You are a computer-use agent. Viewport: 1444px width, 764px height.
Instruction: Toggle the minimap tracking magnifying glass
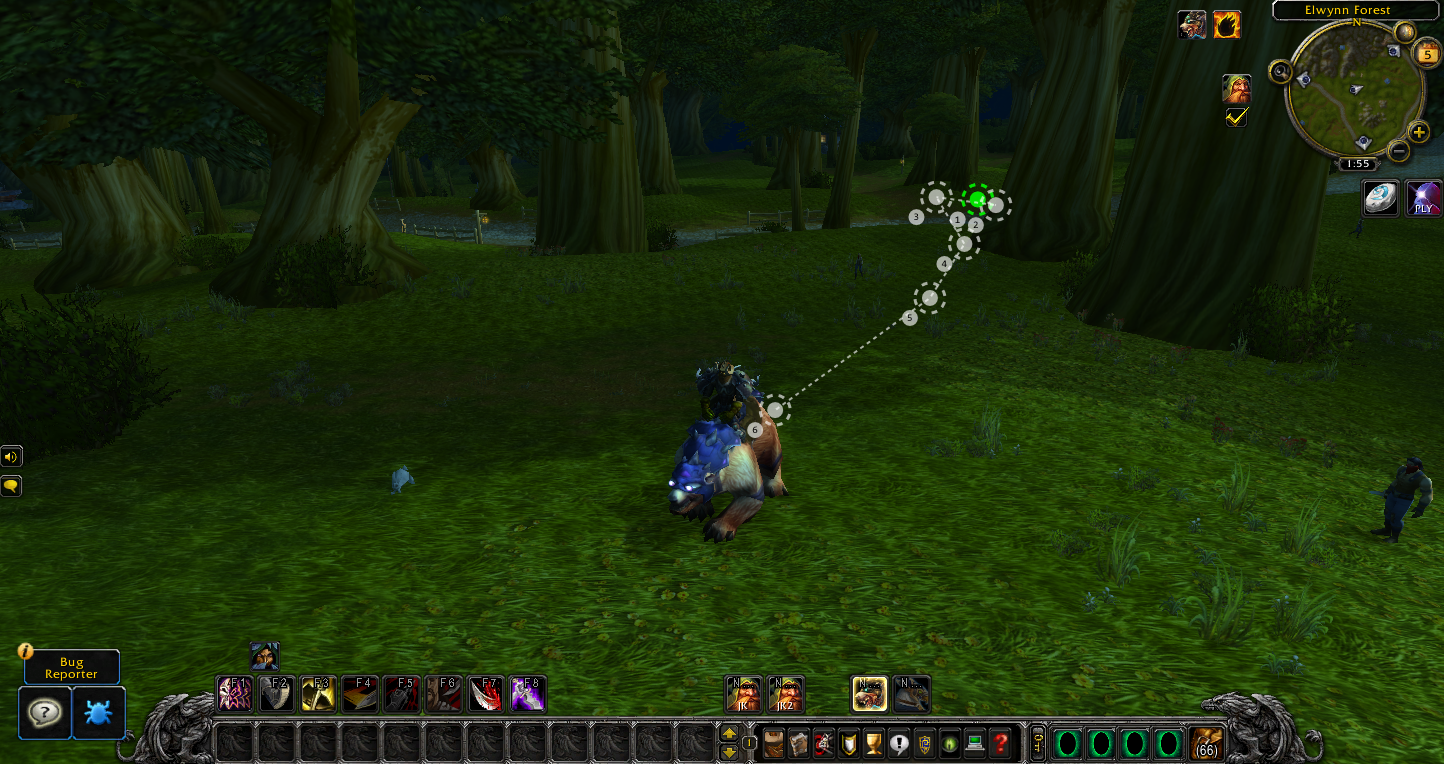pos(1280,71)
